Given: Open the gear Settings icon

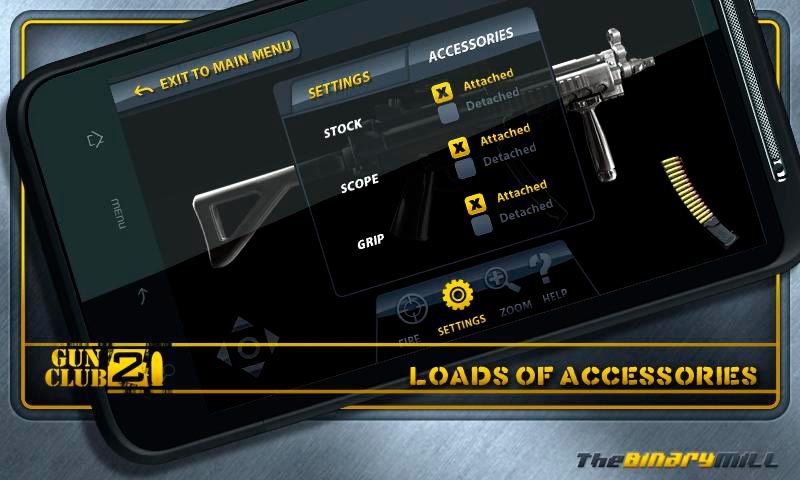Looking at the screenshot, I should pos(458,296).
